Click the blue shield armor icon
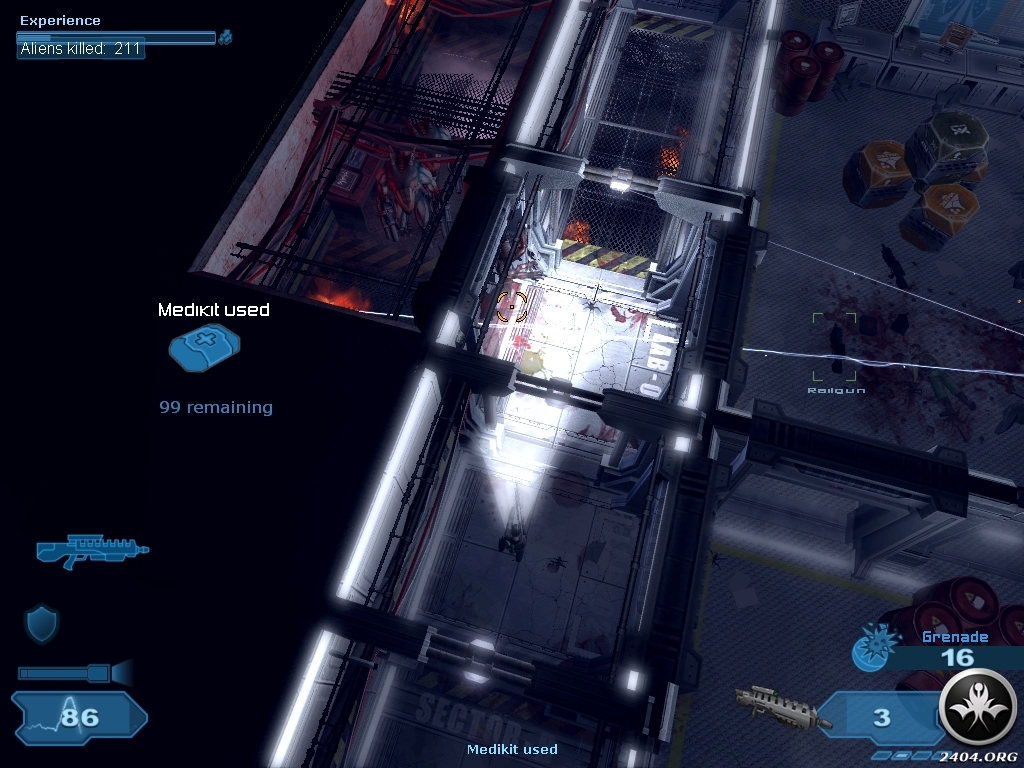This screenshot has height=768, width=1024. pos(41,624)
